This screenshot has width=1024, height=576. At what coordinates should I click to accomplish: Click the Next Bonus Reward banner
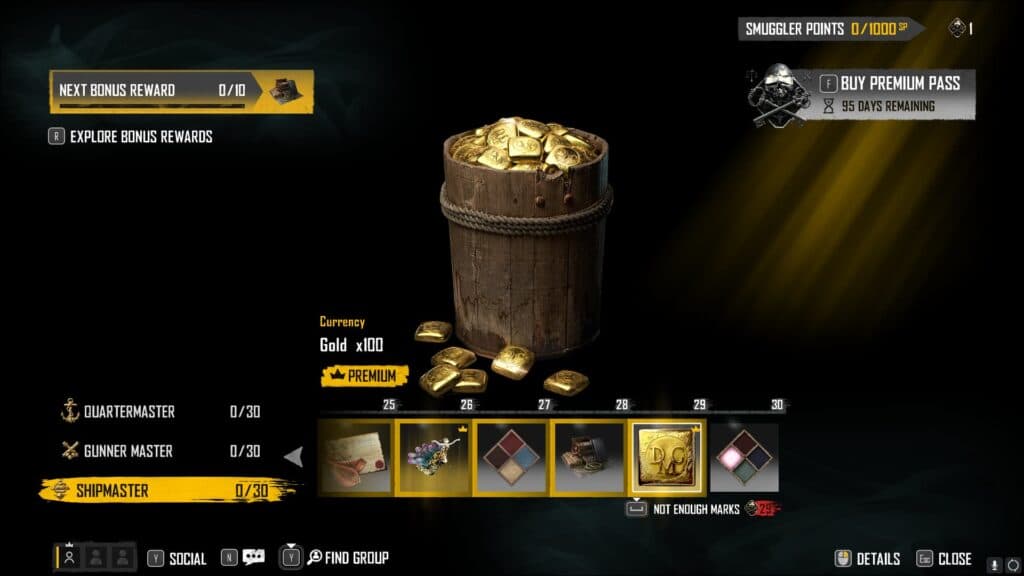tap(181, 91)
